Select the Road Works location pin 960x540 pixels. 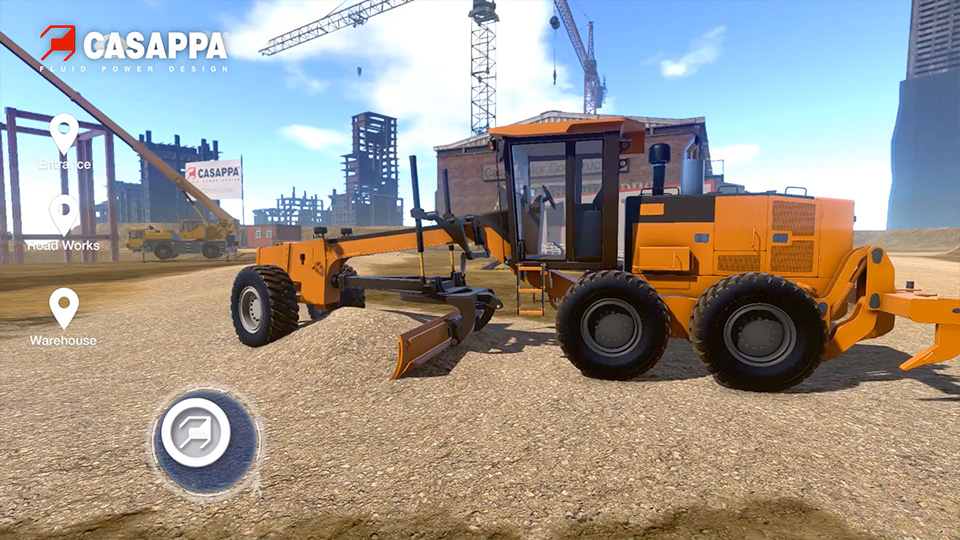[x=64, y=215]
